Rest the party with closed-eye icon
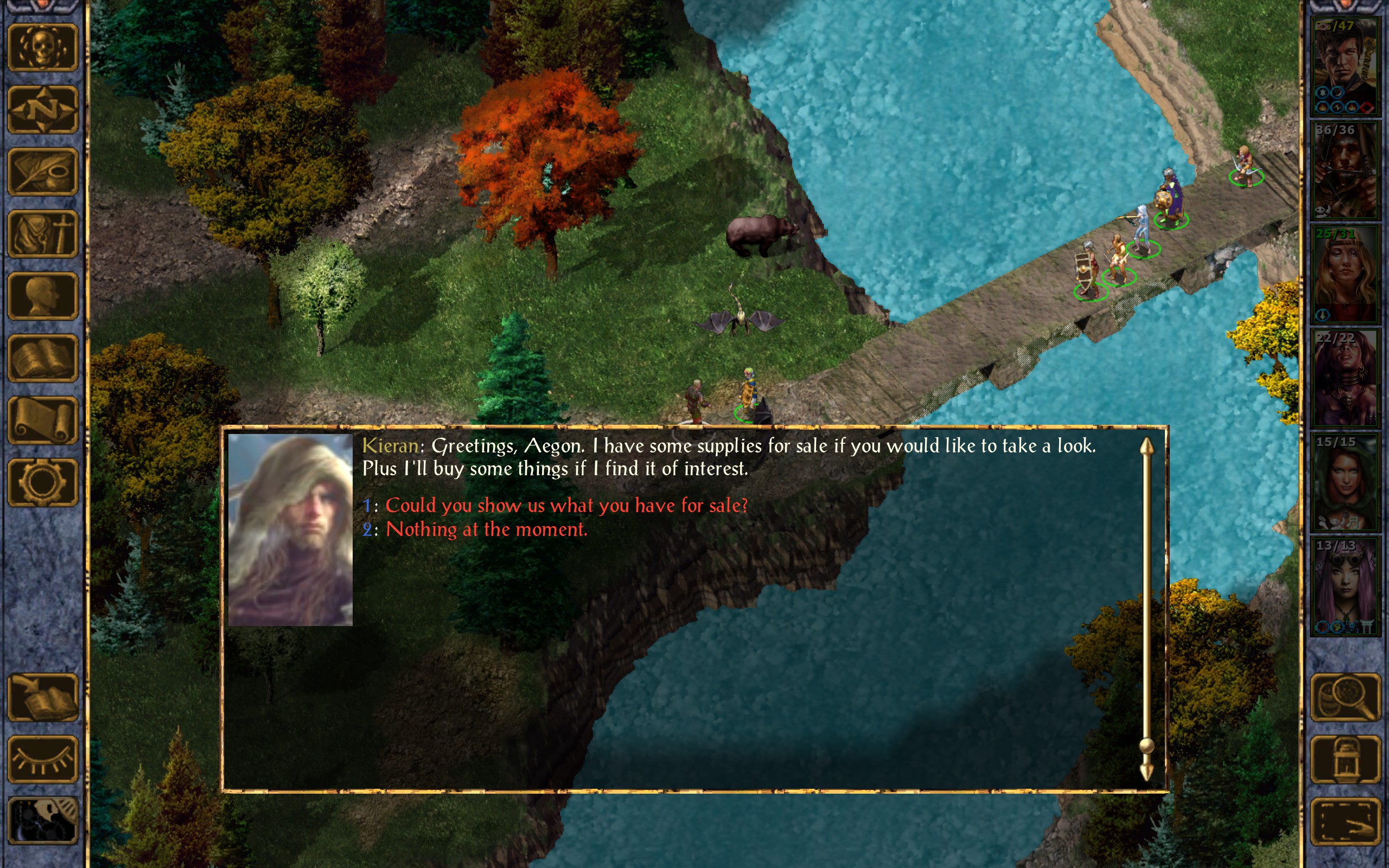Image resolution: width=1389 pixels, height=868 pixels. [x=43, y=759]
